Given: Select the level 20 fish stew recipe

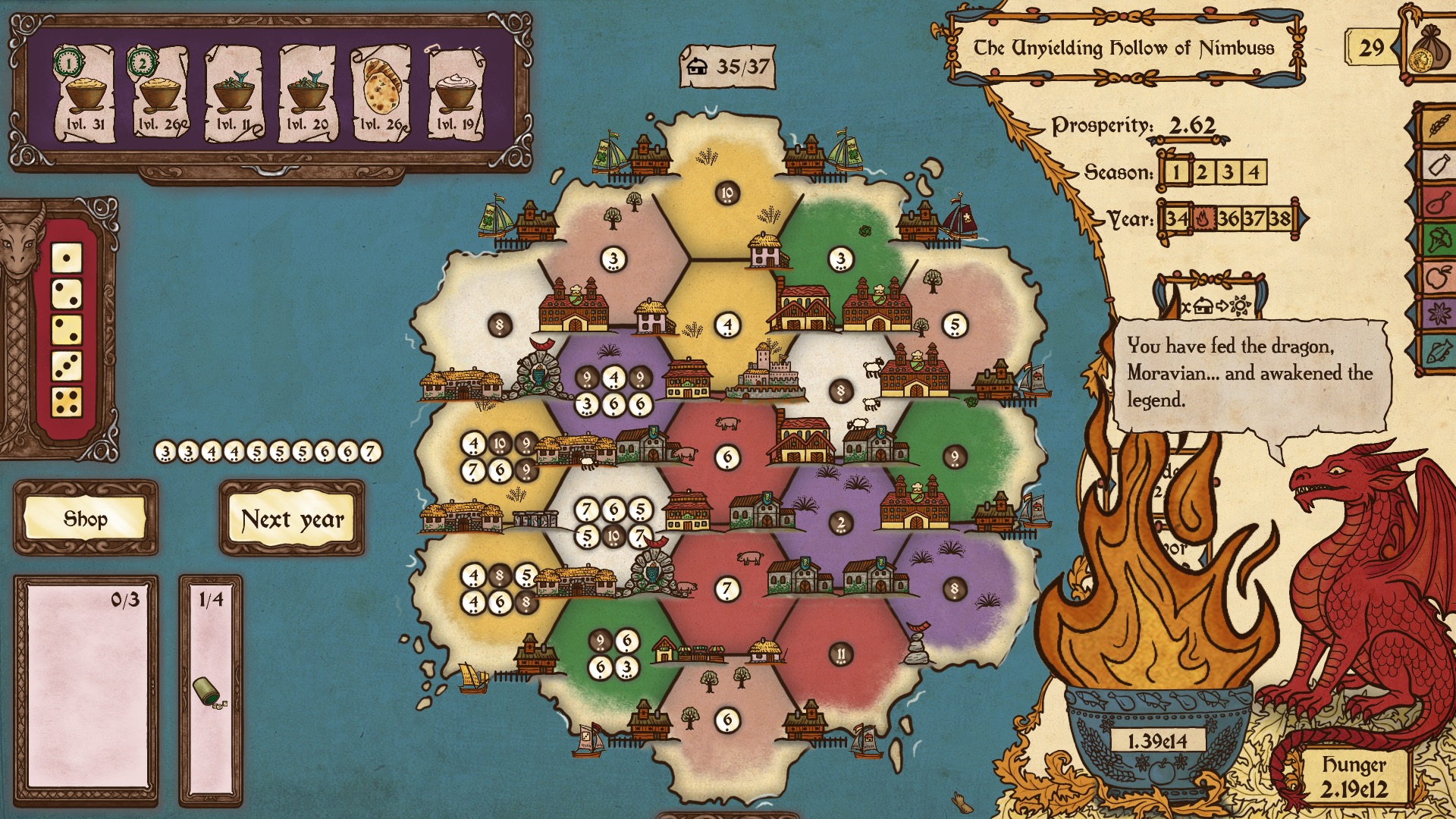Looking at the screenshot, I should (x=308, y=93).
